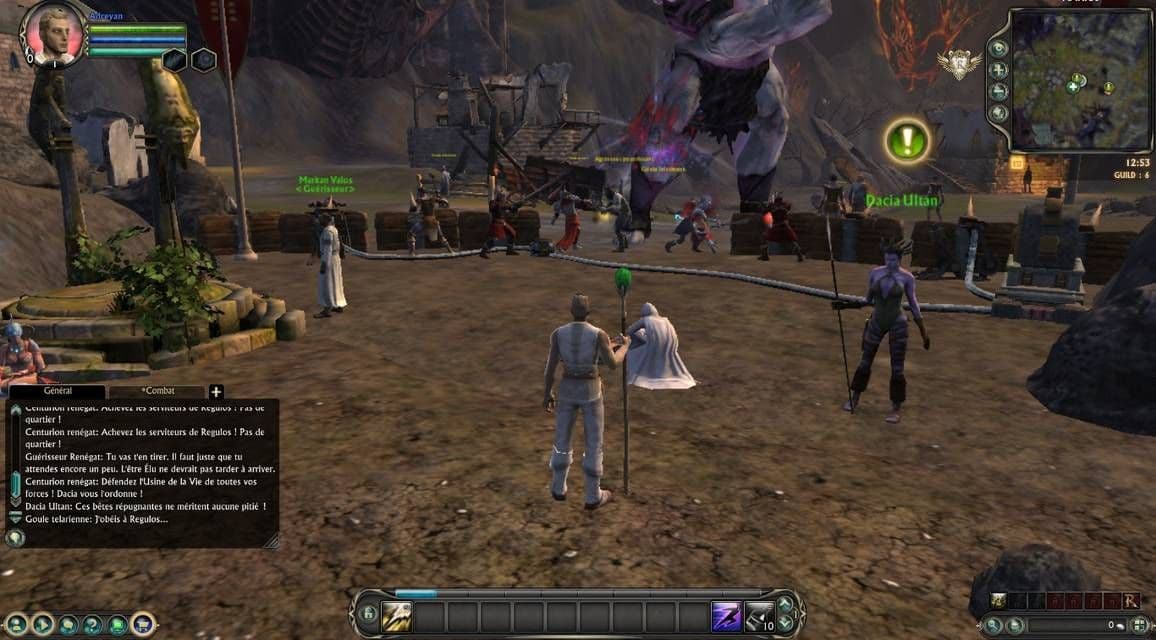Open the character menu icon

point(17,625)
